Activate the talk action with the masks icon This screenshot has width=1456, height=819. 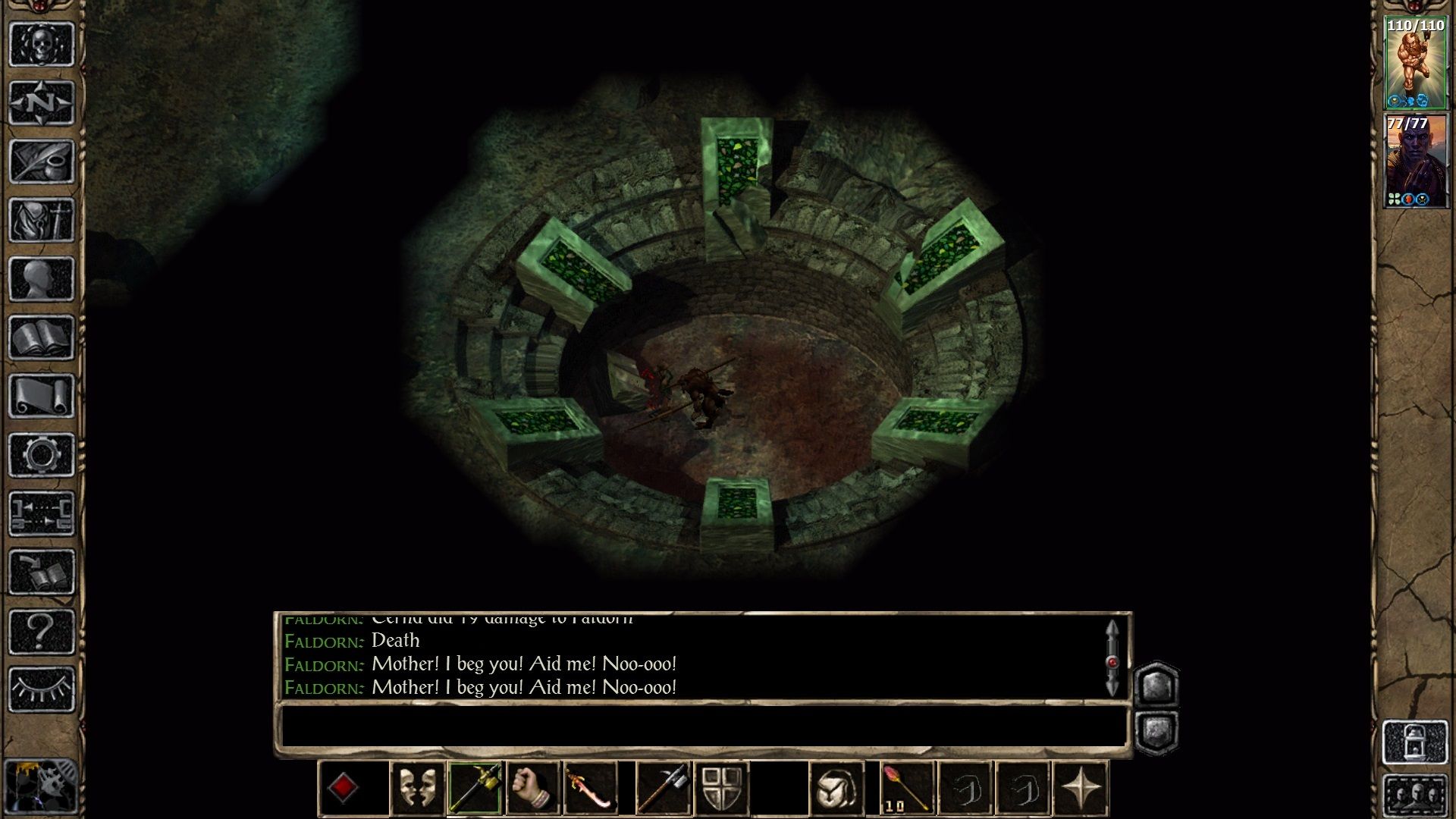[x=418, y=789]
